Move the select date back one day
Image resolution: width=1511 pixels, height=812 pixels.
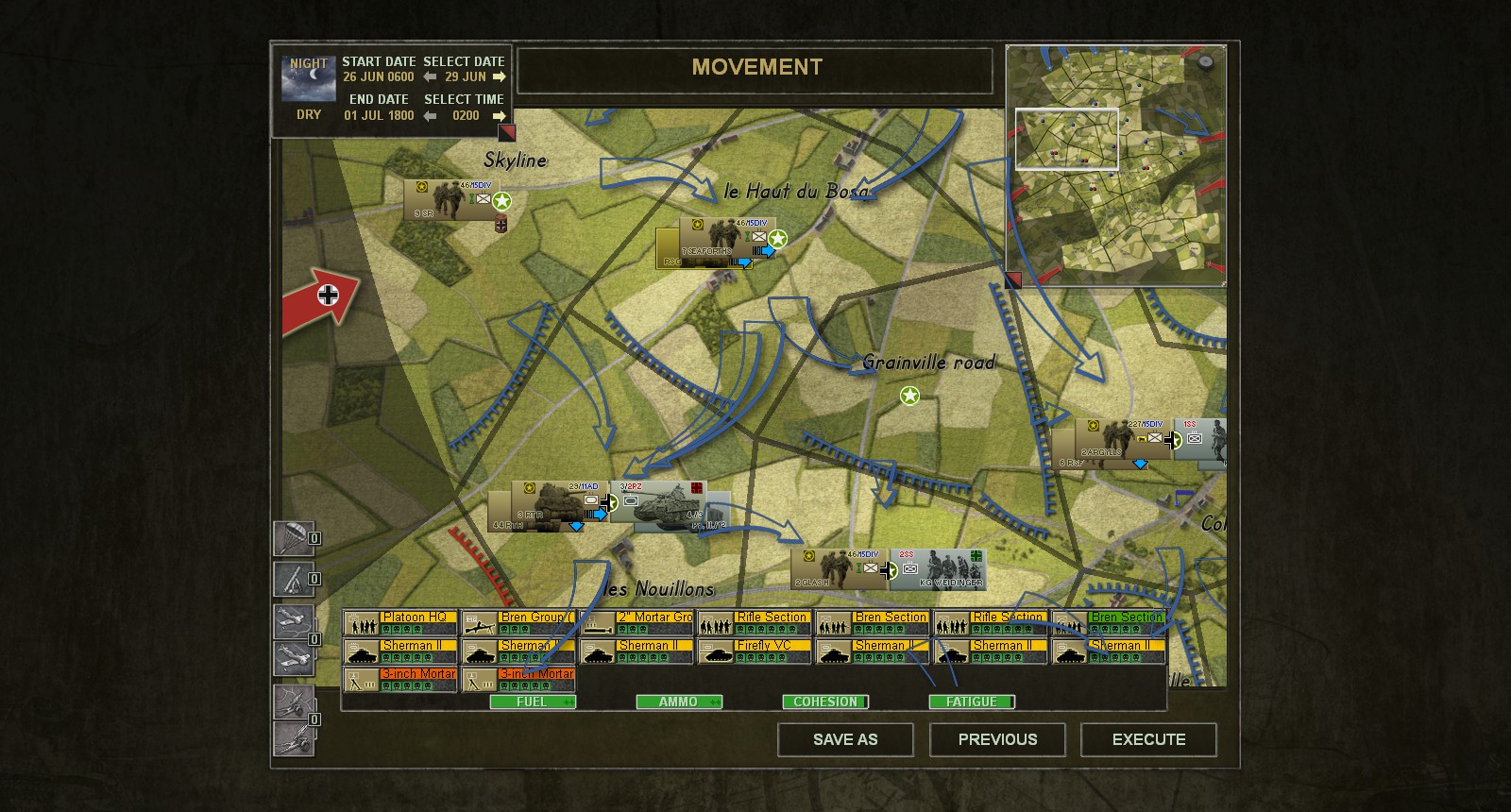430,77
